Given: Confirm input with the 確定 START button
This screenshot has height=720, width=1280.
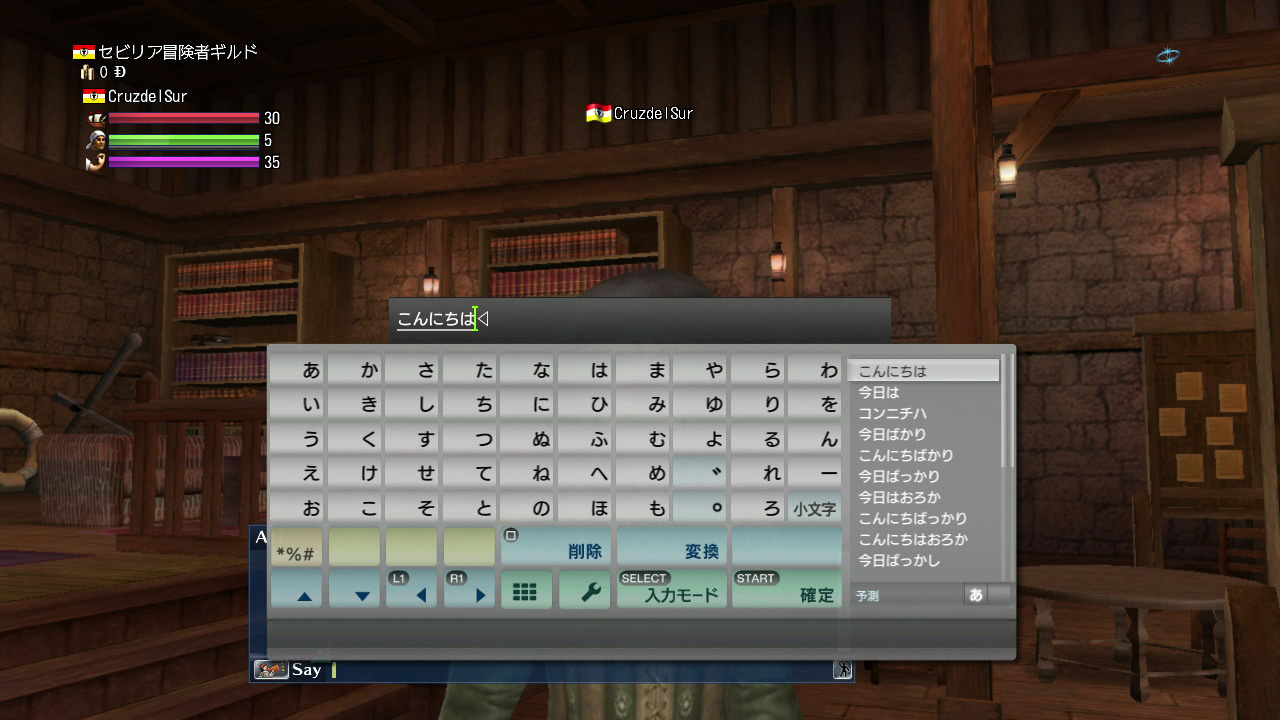Looking at the screenshot, I should tap(787, 590).
